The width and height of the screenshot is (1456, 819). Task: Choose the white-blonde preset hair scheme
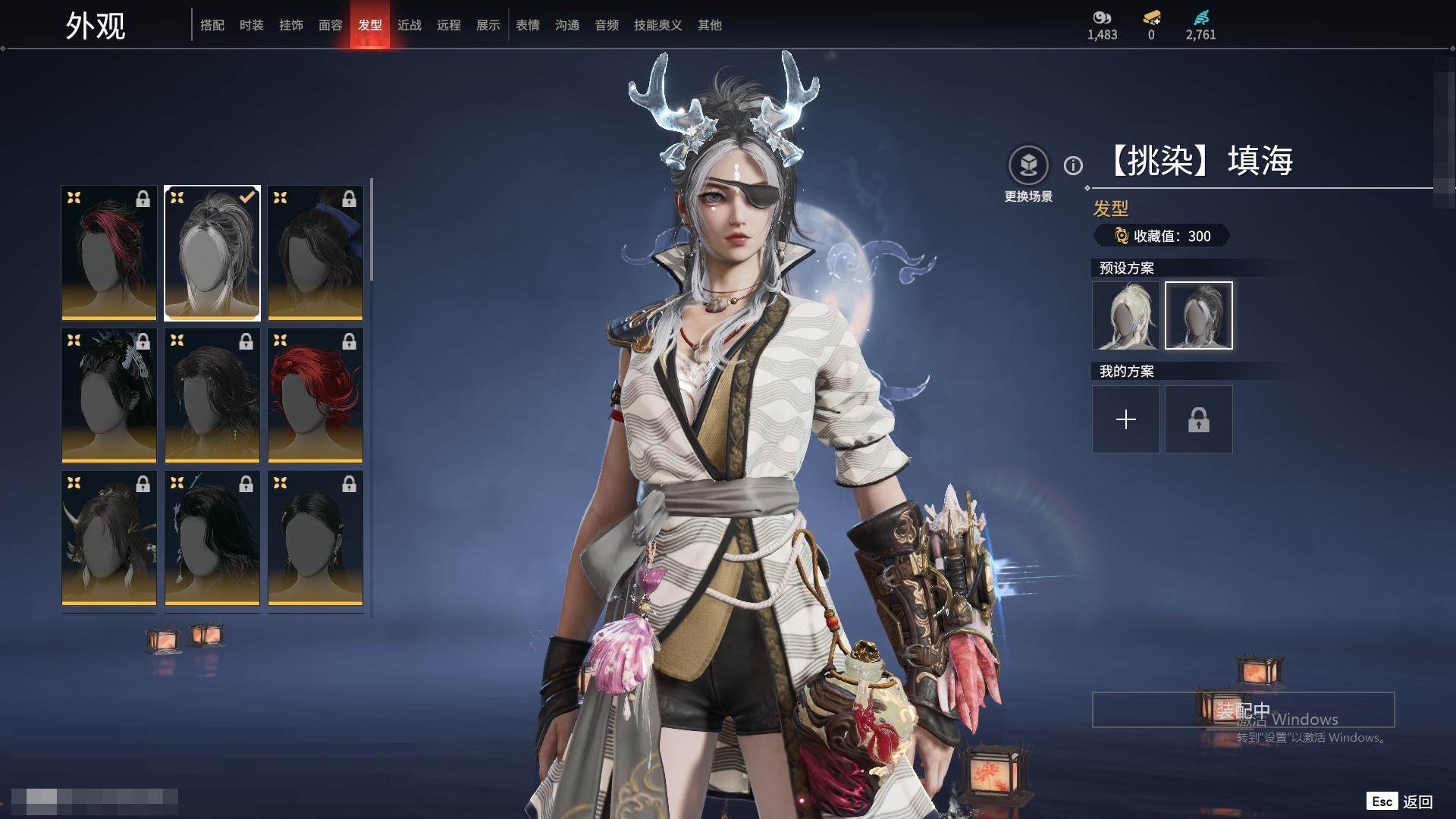pos(1126,315)
